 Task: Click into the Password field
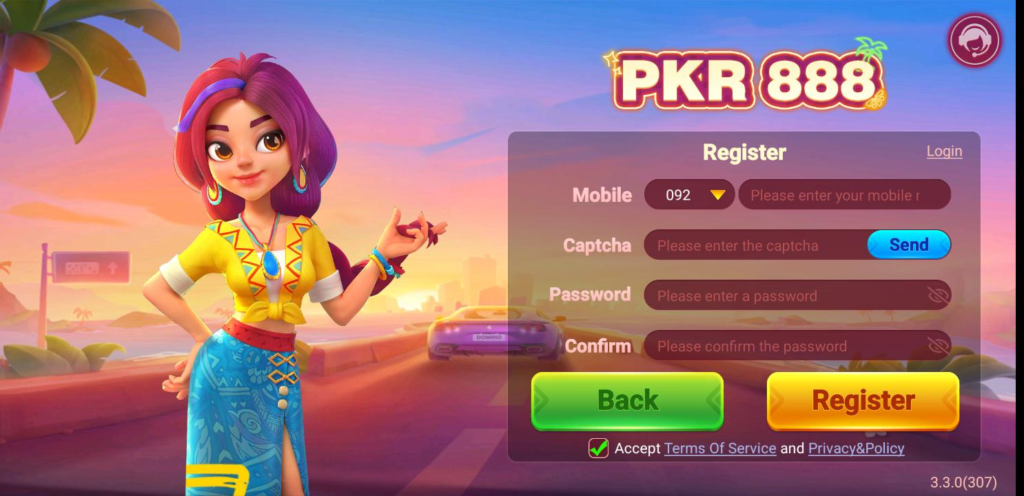(780, 295)
